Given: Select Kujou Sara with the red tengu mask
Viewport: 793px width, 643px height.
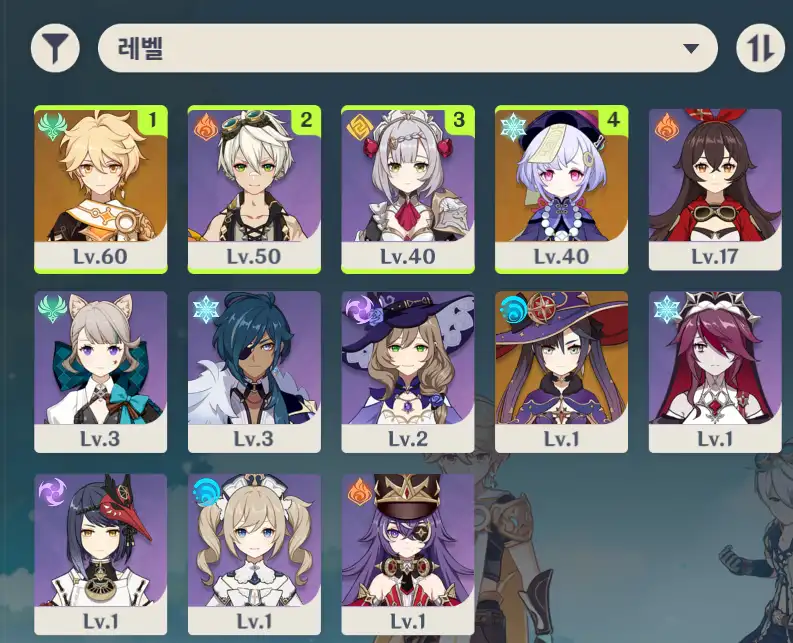Looking at the screenshot, I should (x=101, y=555).
